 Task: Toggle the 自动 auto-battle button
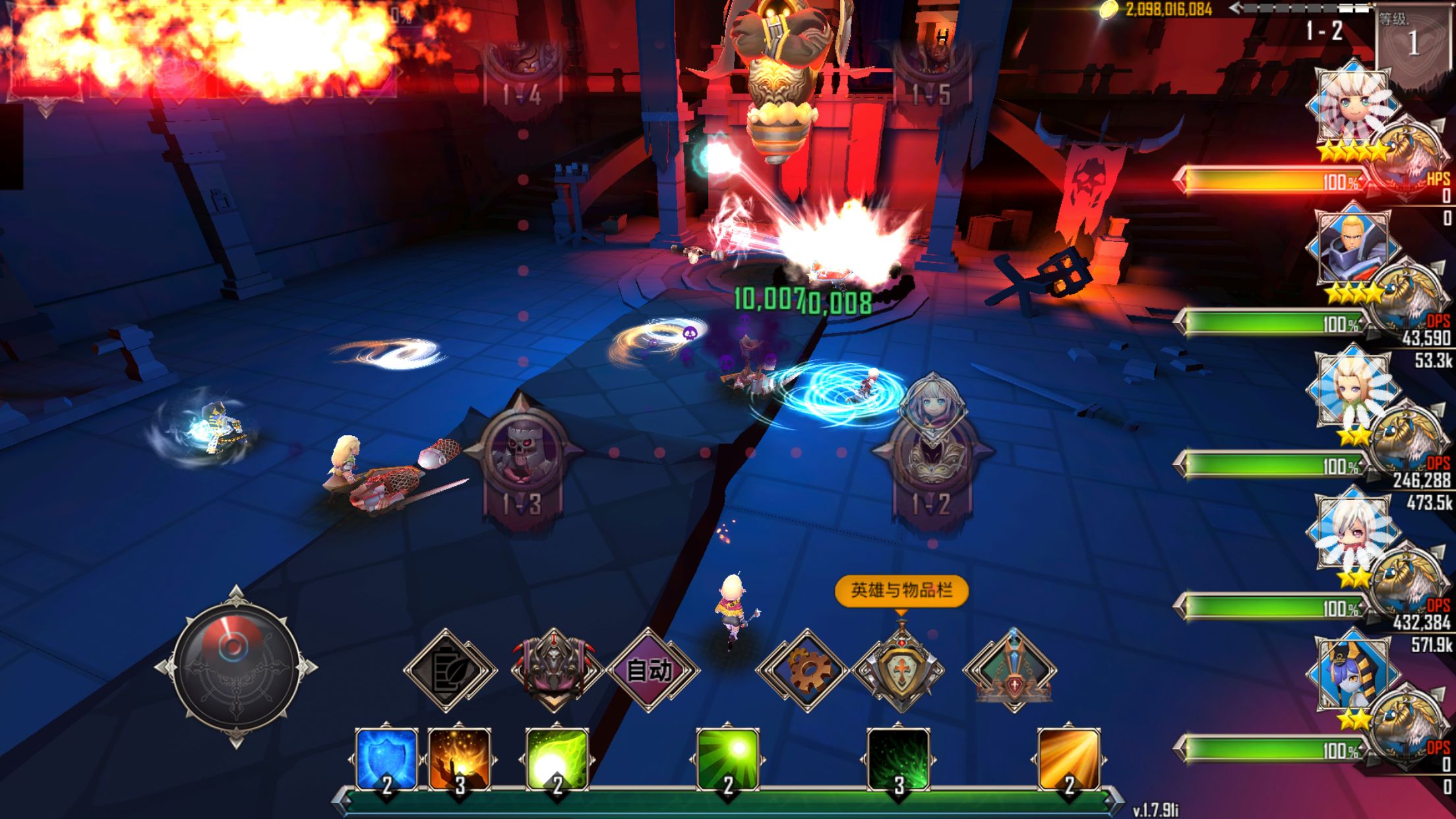(x=650, y=671)
